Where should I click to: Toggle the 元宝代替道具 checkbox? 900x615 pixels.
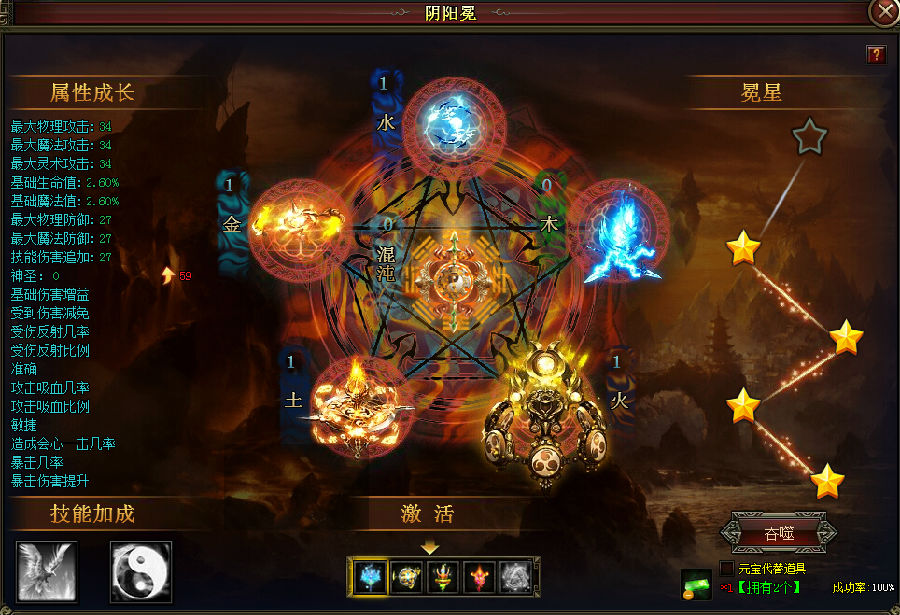click(727, 568)
